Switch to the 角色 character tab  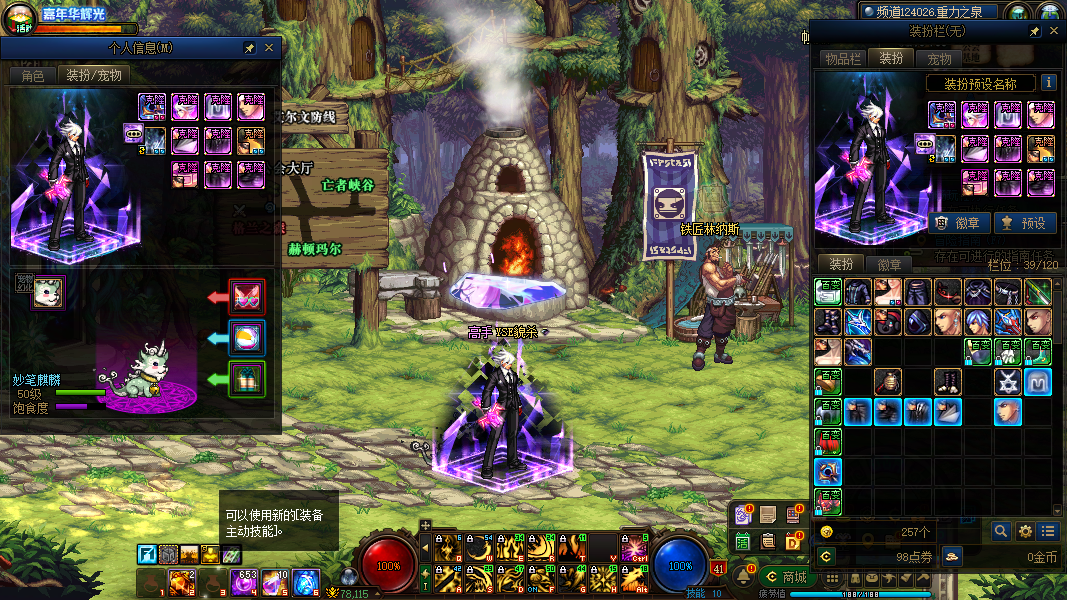tap(32, 75)
